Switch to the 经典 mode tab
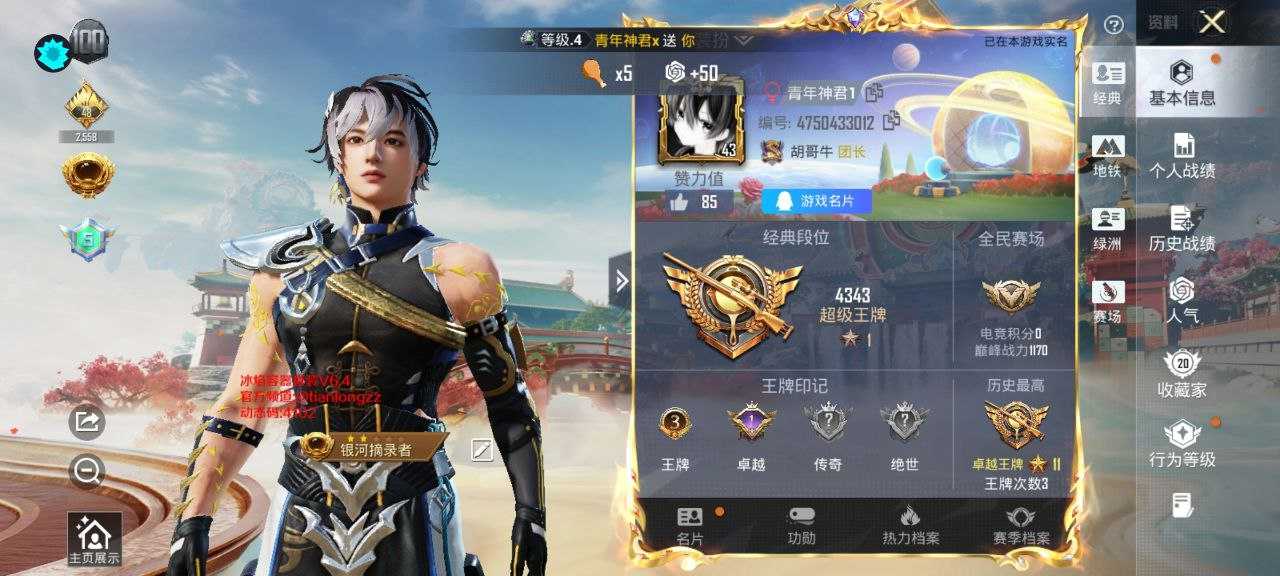The width and height of the screenshot is (1280, 576). click(1108, 83)
